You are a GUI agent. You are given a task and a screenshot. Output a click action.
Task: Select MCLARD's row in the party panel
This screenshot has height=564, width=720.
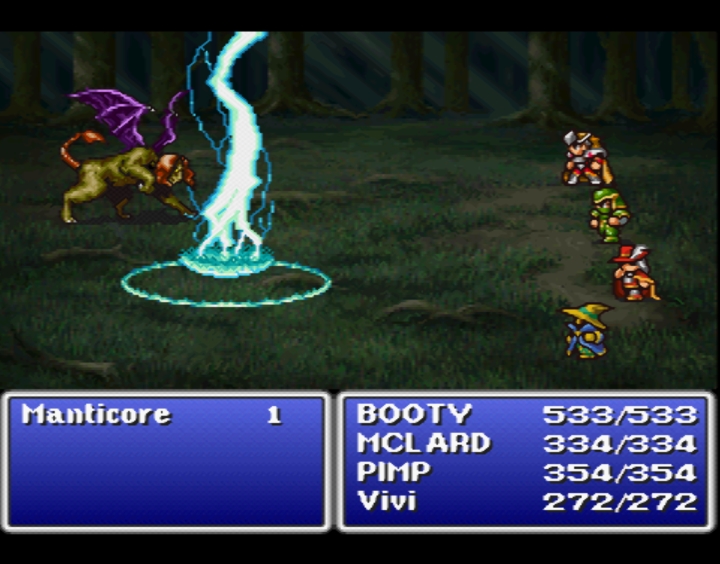tap(424, 443)
